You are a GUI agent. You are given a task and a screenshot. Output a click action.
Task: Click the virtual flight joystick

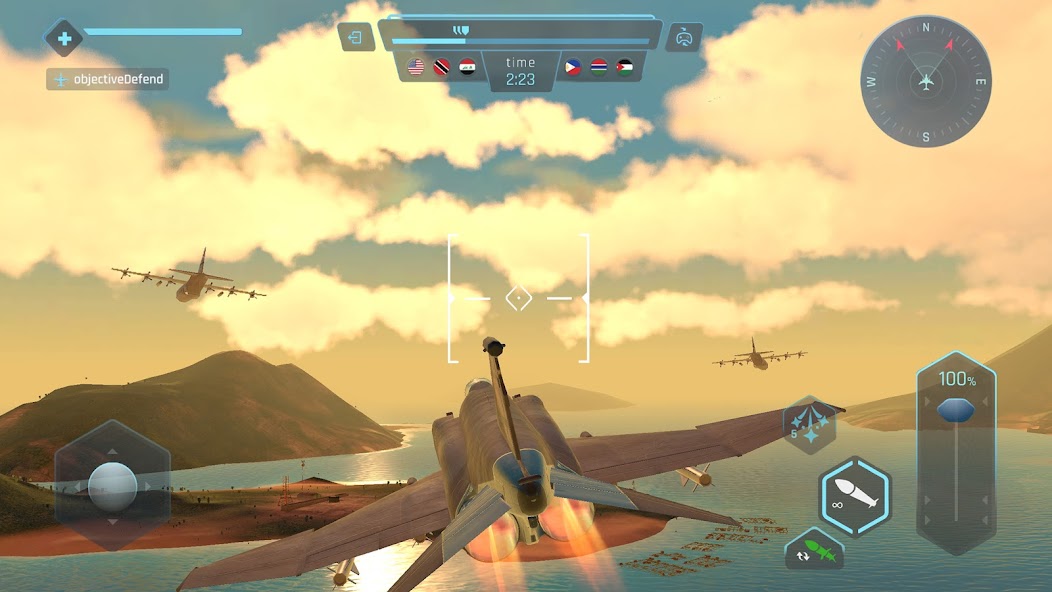112,485
